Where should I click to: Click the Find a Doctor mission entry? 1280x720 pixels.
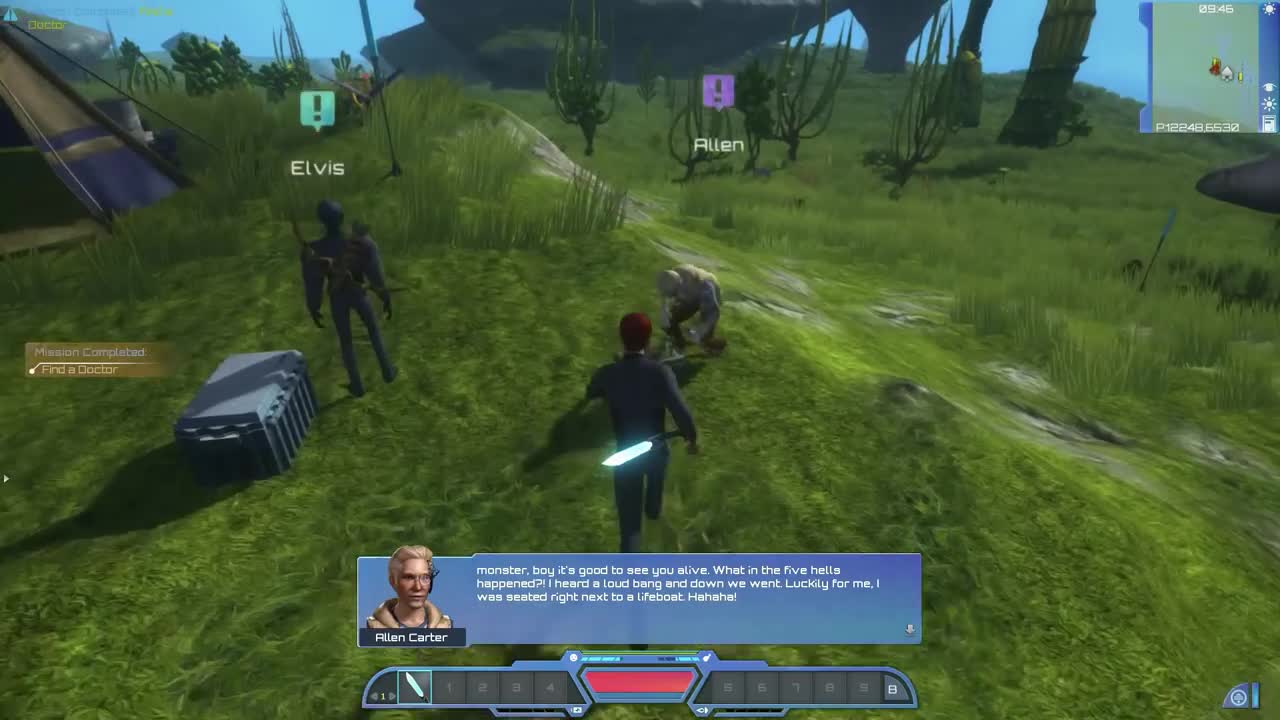(x=78, y=369)
